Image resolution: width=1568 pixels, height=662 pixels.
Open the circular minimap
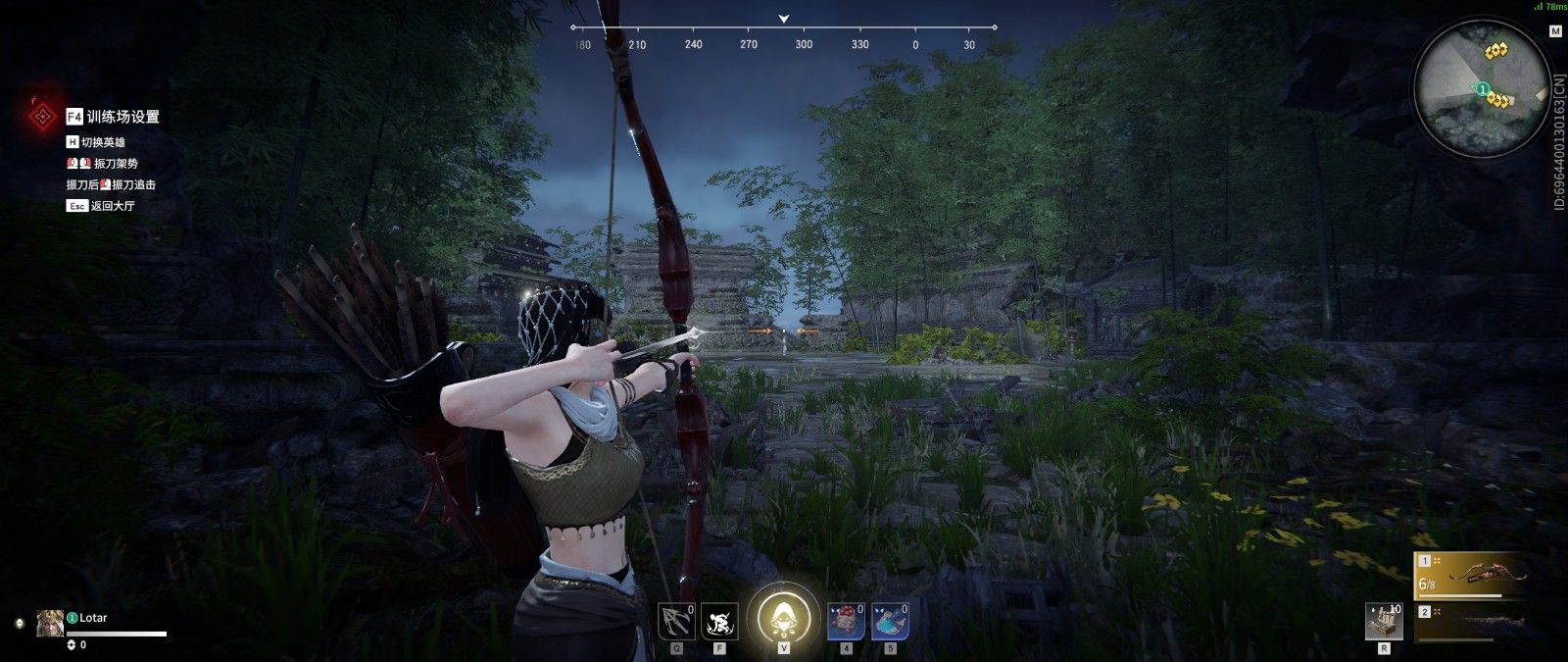(1480, 88)
